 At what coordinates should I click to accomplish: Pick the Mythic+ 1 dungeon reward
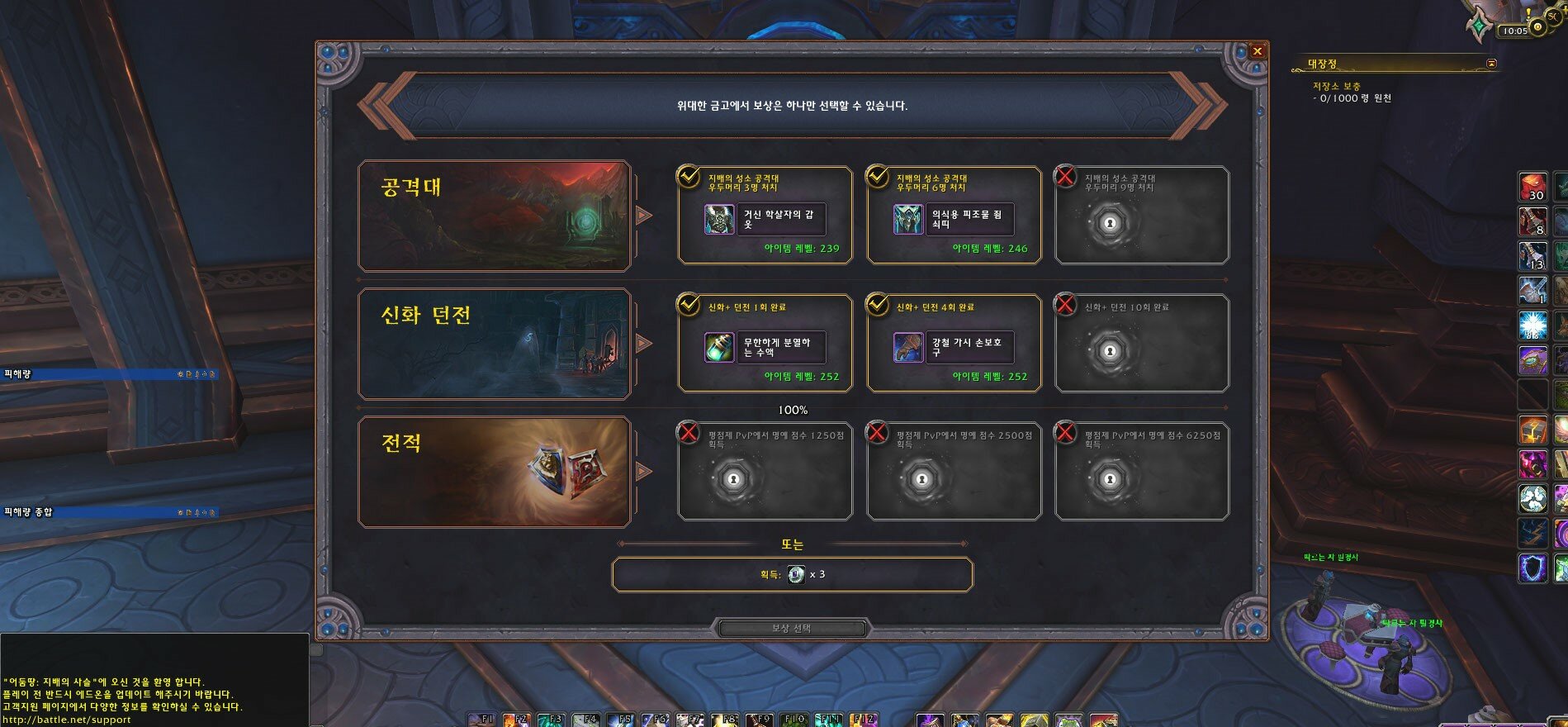pos(765,344)
